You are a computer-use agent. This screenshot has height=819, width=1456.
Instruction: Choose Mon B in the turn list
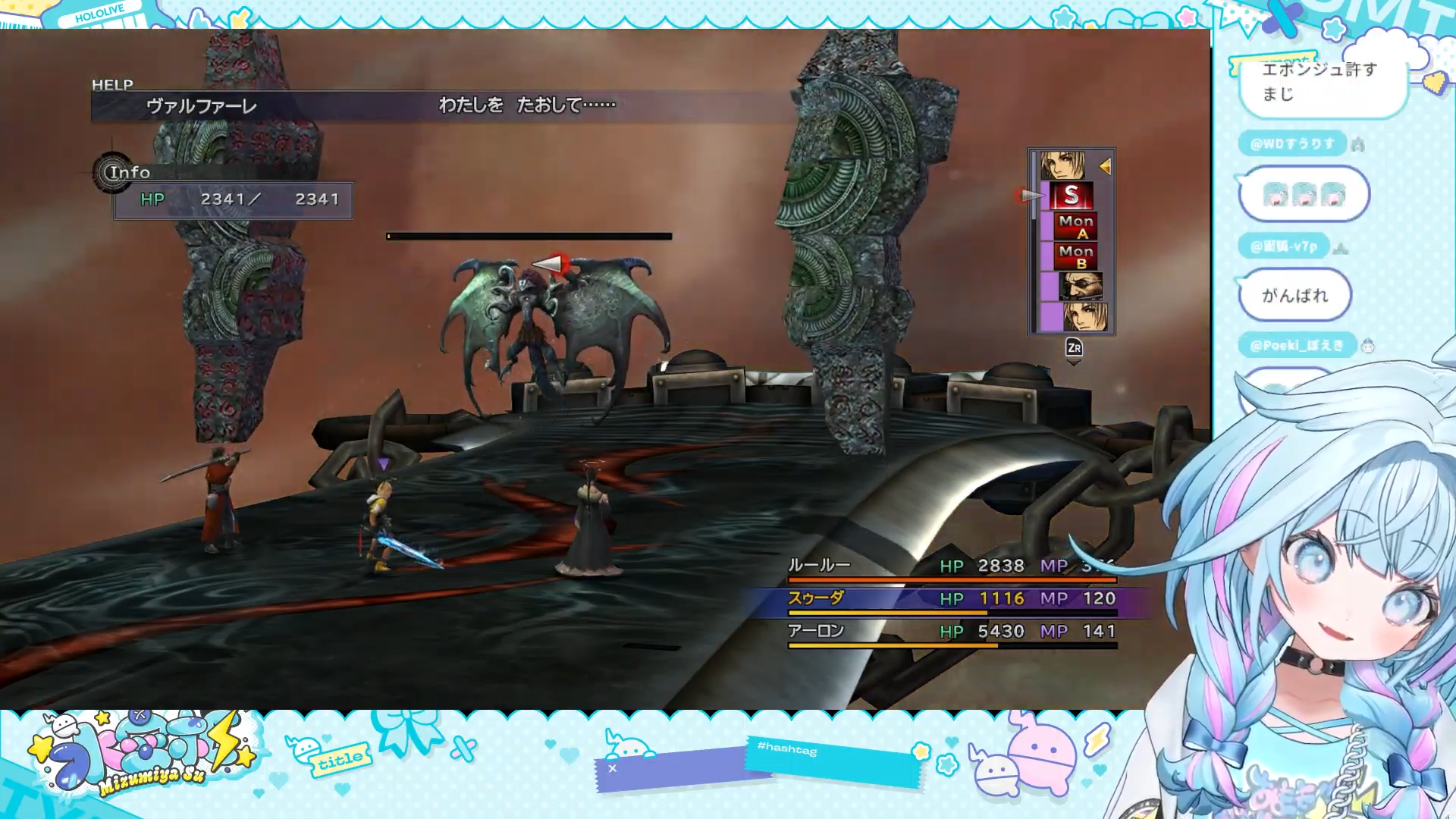click(1076, 256)
